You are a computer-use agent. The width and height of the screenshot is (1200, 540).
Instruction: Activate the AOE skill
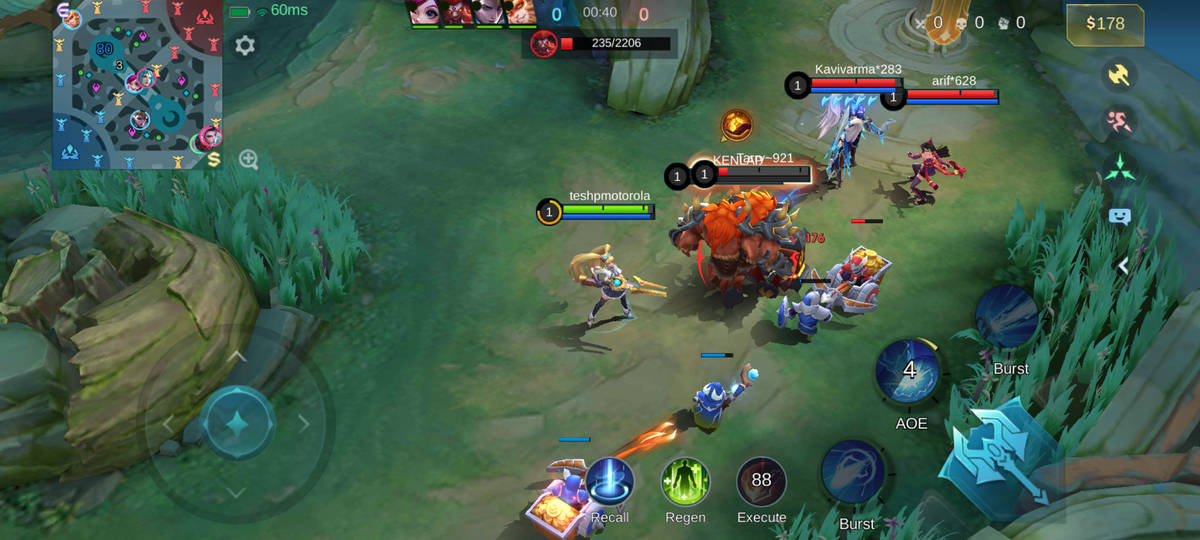coord(908,372)
